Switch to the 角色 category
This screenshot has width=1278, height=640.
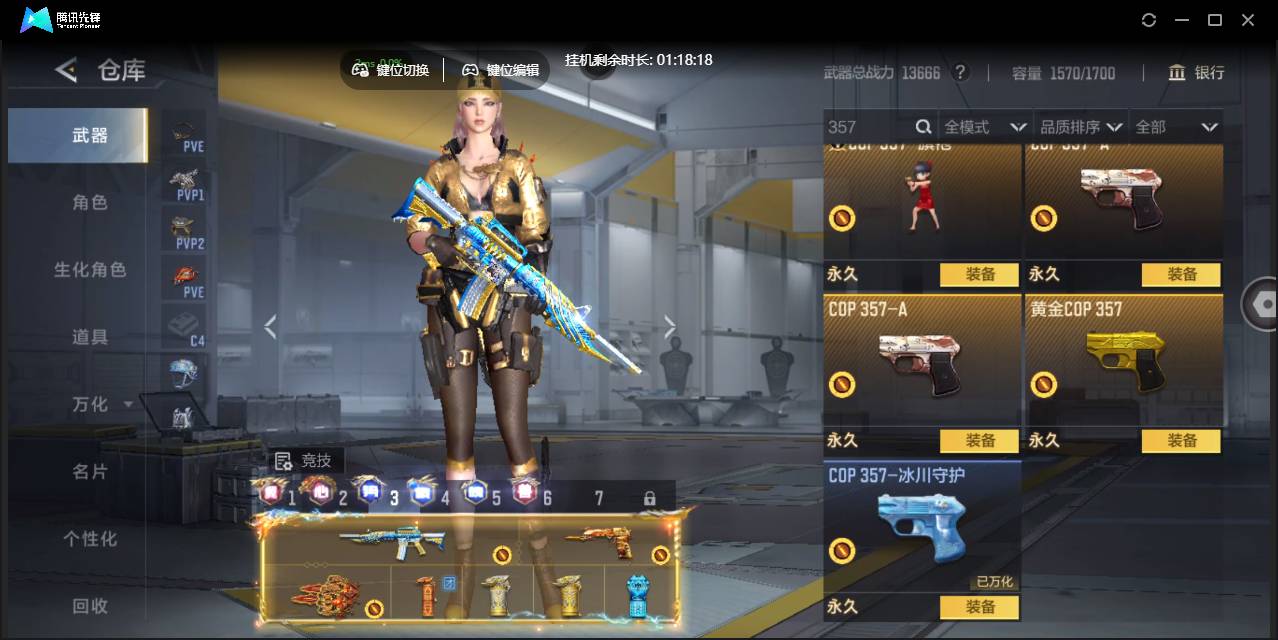(89, 202)
